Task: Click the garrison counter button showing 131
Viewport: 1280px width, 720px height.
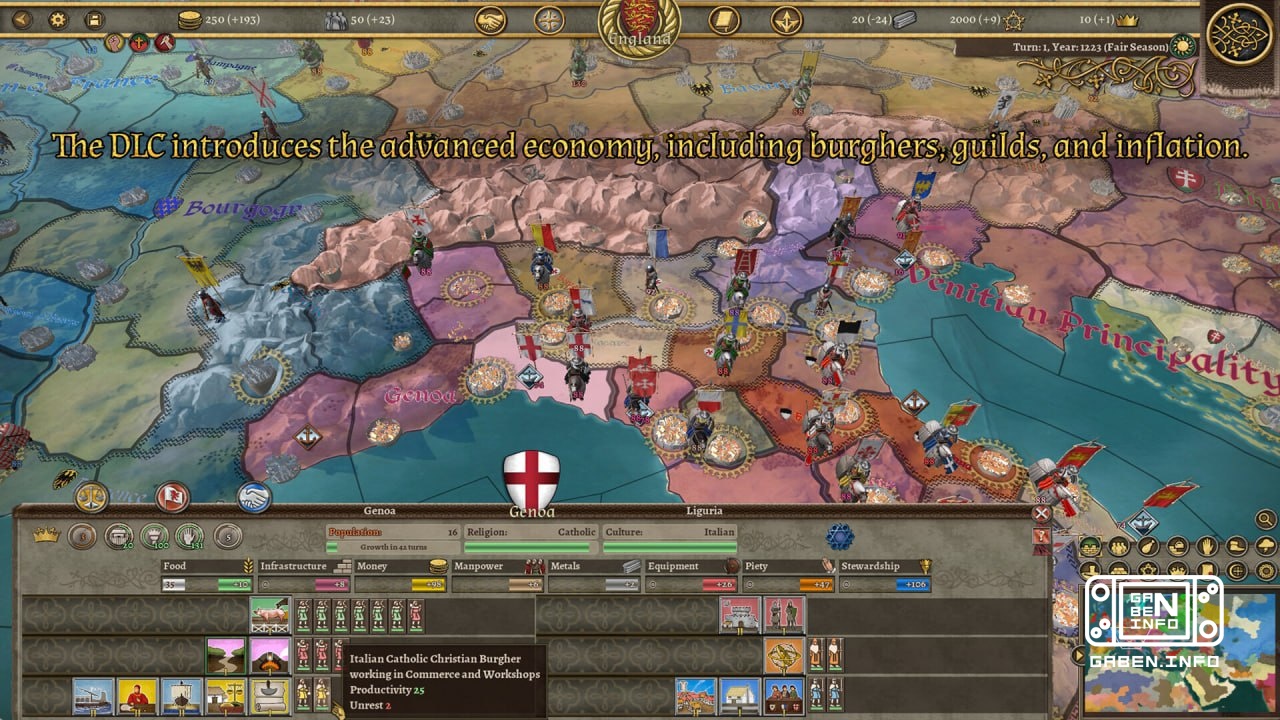Action: 188,538
